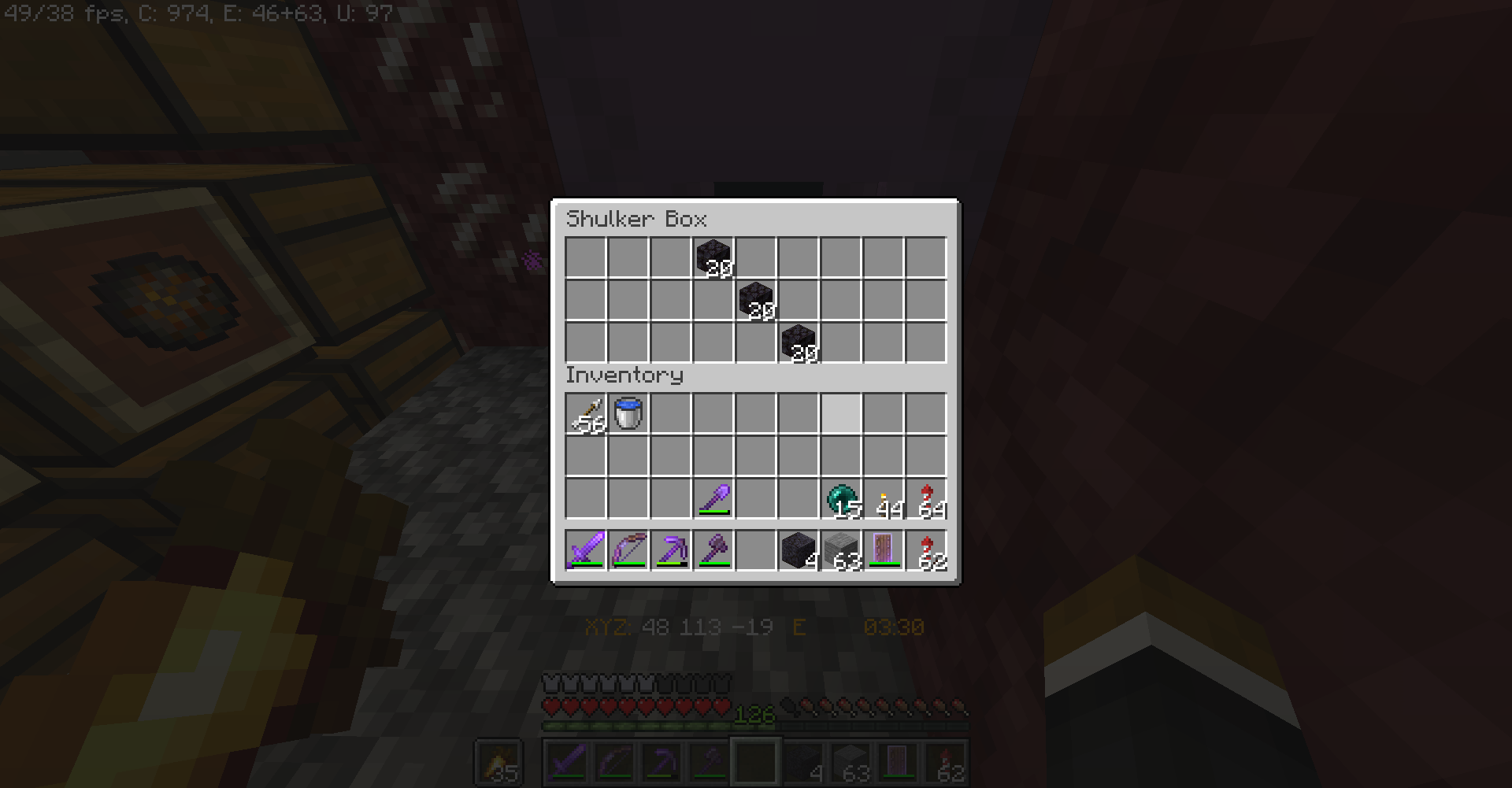The width and height of the screenshot is (1512, 788).
Task: Select the enchanted netherite sword in the hotbar
Action: (586, 549)
